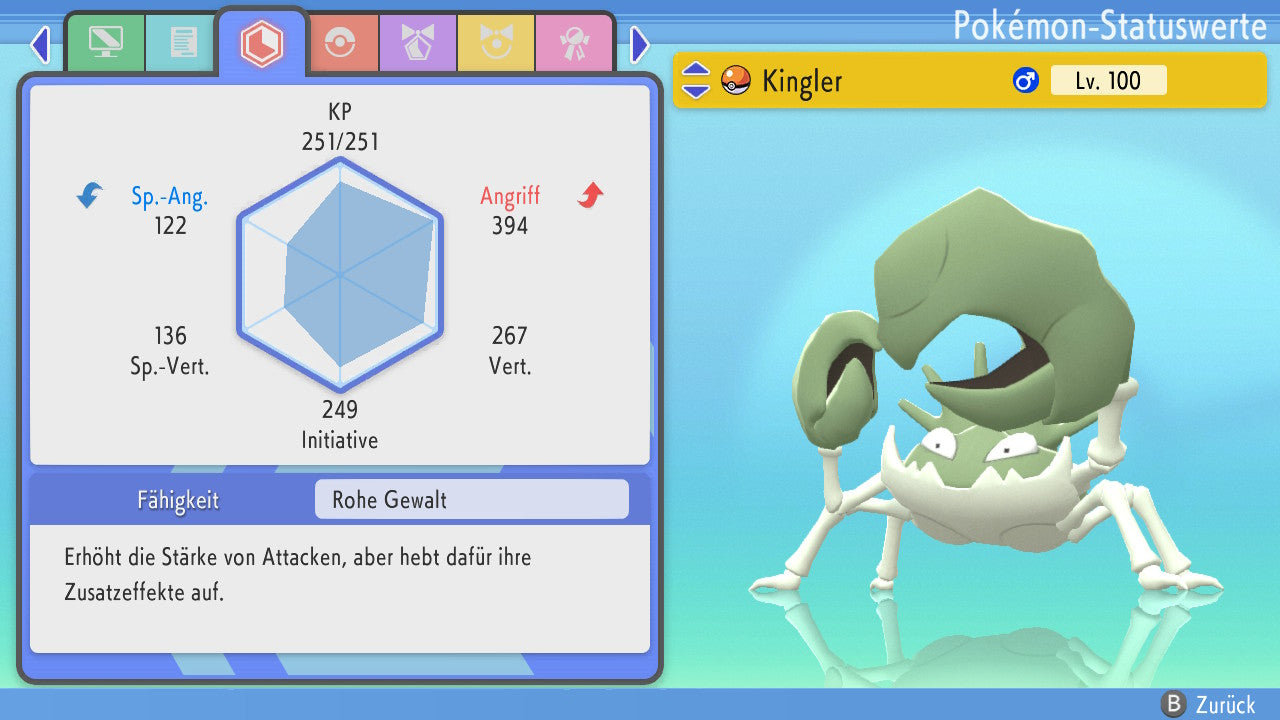Open the teal document notes tab
The width and height of the screenshot is (1280, 720).
(x=183, y=42)
